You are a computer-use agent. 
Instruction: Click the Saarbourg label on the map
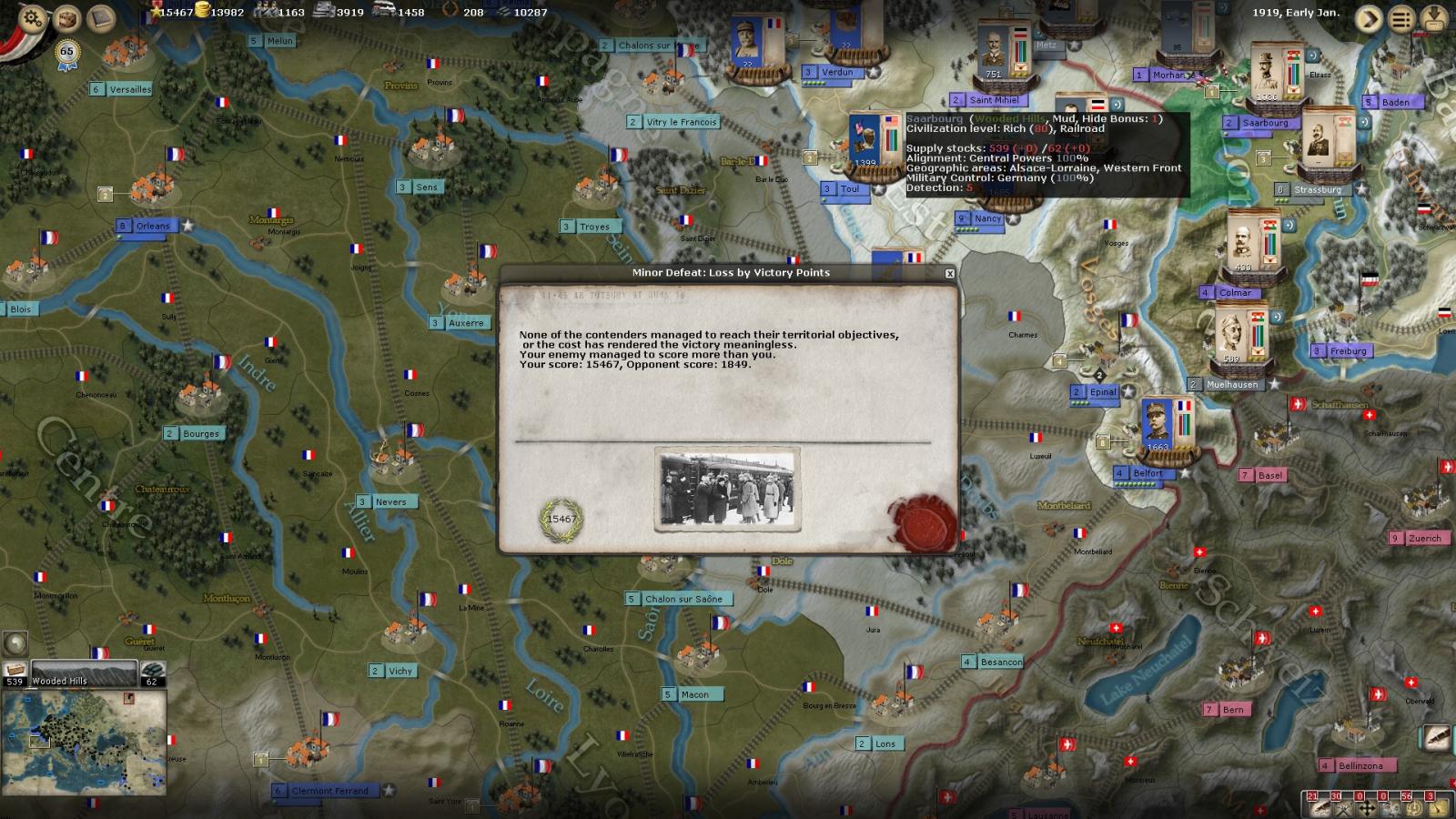click(1269, 122)
